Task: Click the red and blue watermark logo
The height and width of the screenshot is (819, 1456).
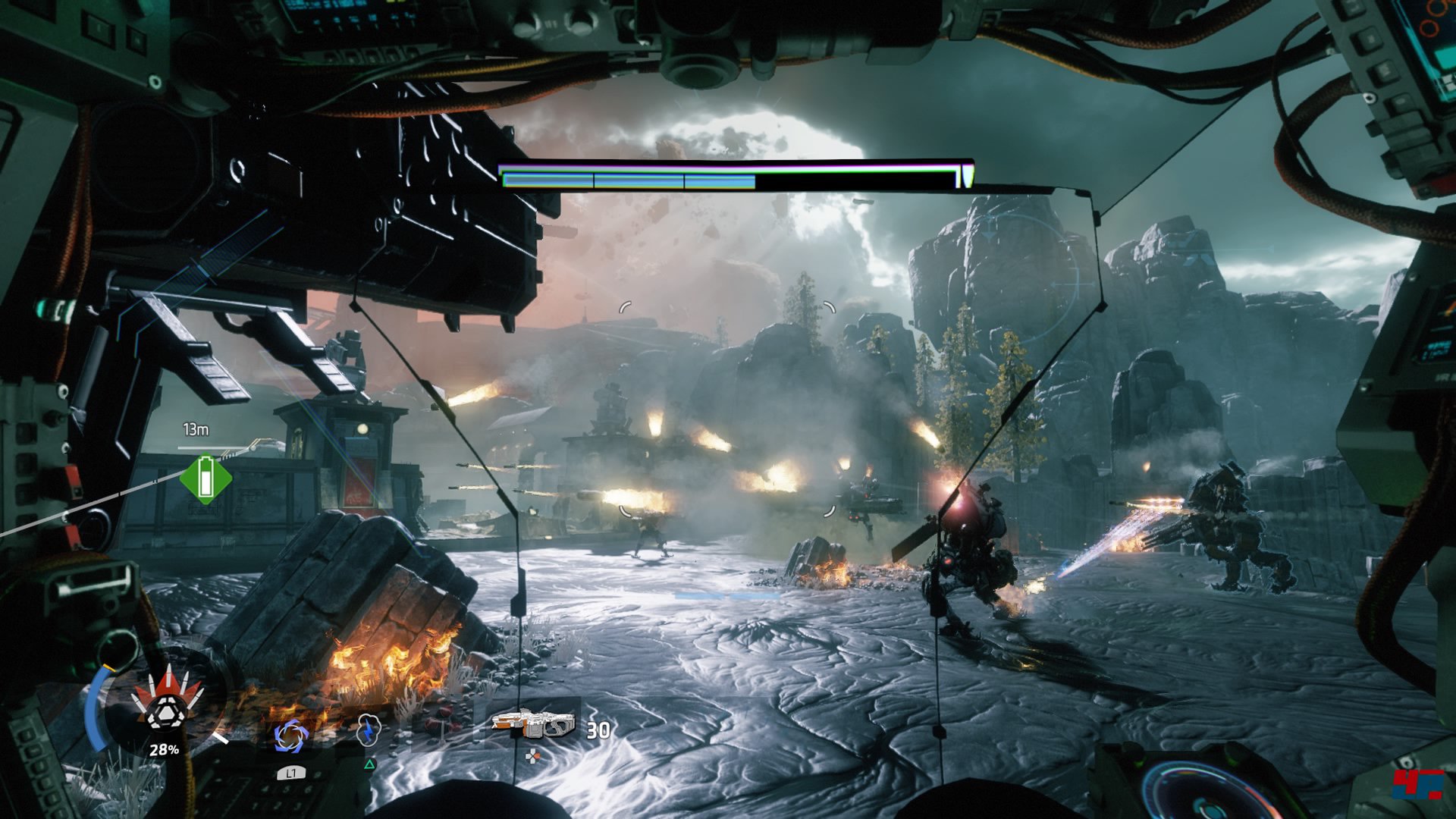Action: [x=1418, y=783]
